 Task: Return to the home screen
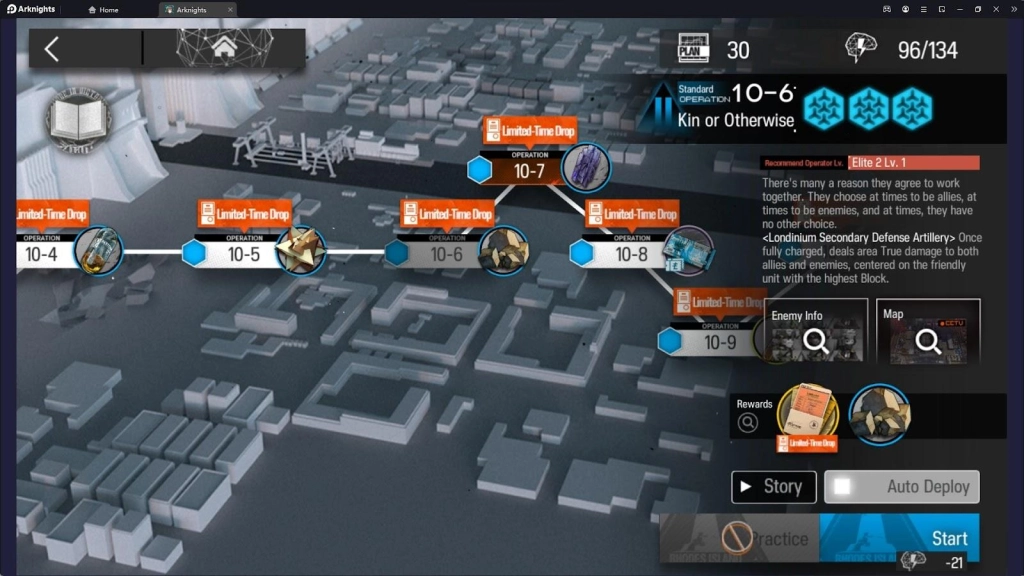coord(224,47)
